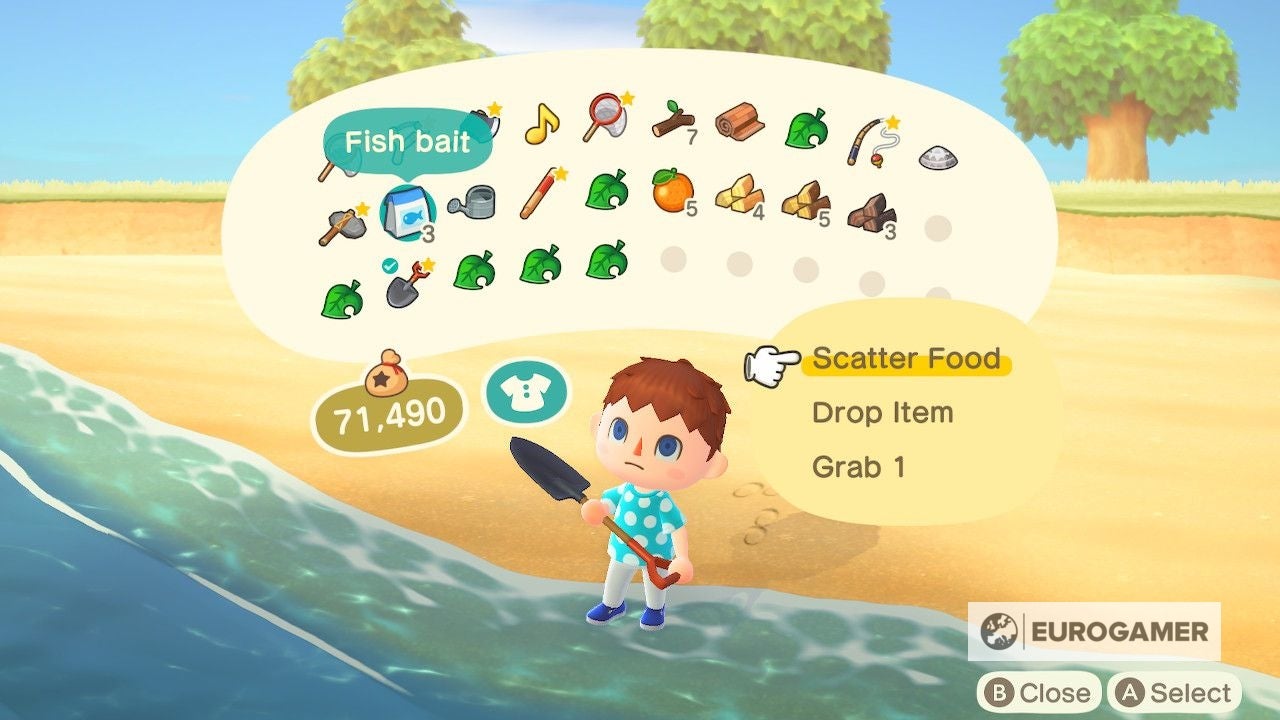The image size is (1280, 720).
Task: Select the orange fruit stack
Action: pos(672,189)
